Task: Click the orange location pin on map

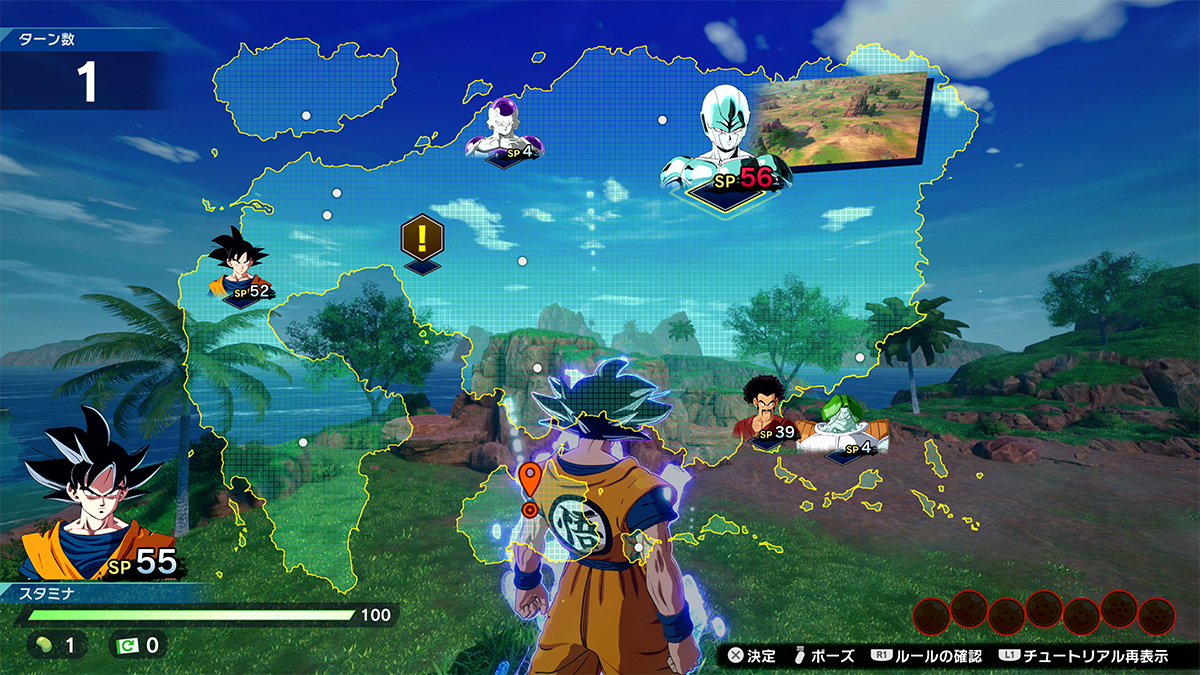Action: [x=530, y=478]
